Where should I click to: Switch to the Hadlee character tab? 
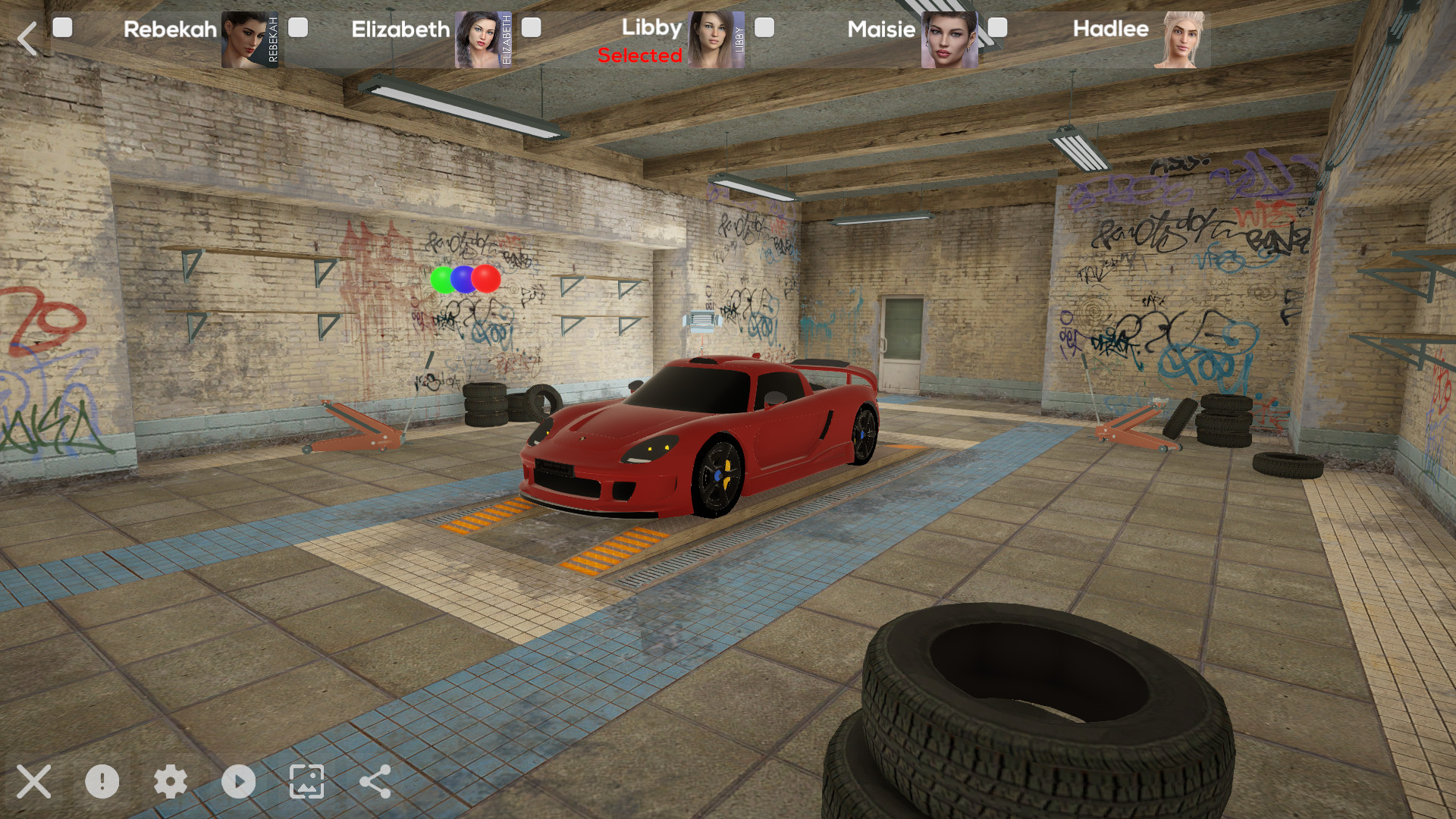click(1110, 30)
